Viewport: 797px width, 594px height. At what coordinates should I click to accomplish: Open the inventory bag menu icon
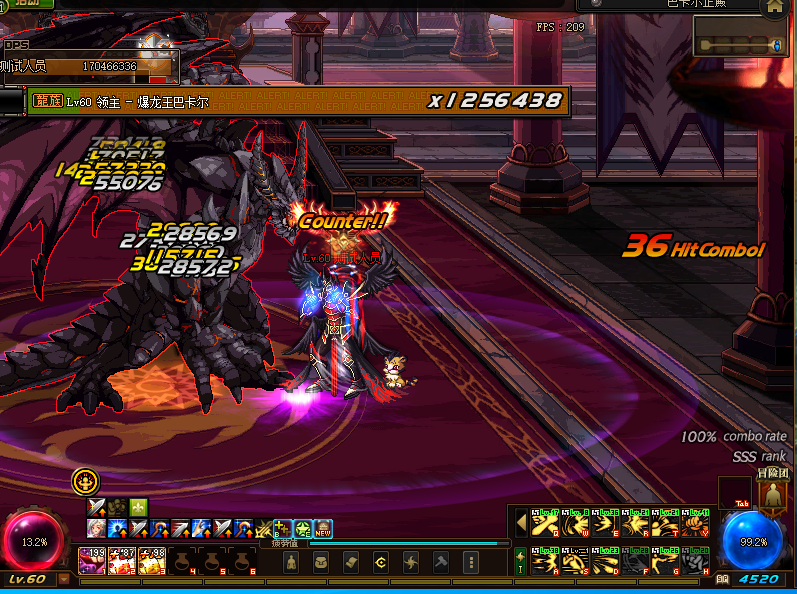click(321, 562)
